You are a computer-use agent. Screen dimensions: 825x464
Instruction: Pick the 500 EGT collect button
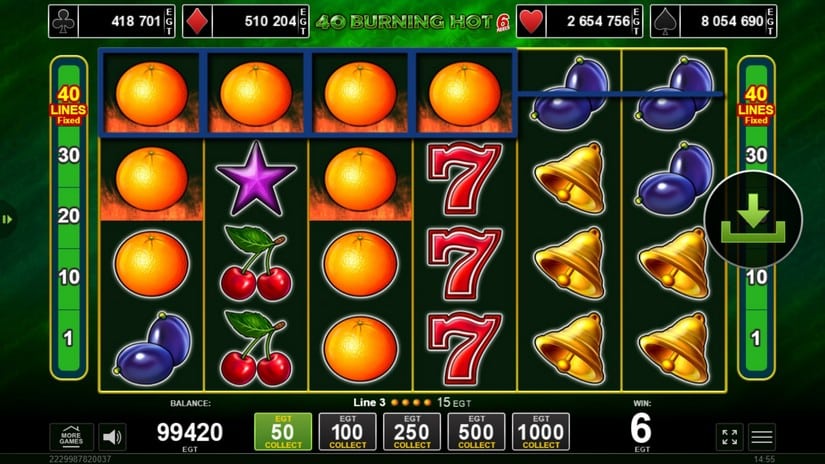476,432
